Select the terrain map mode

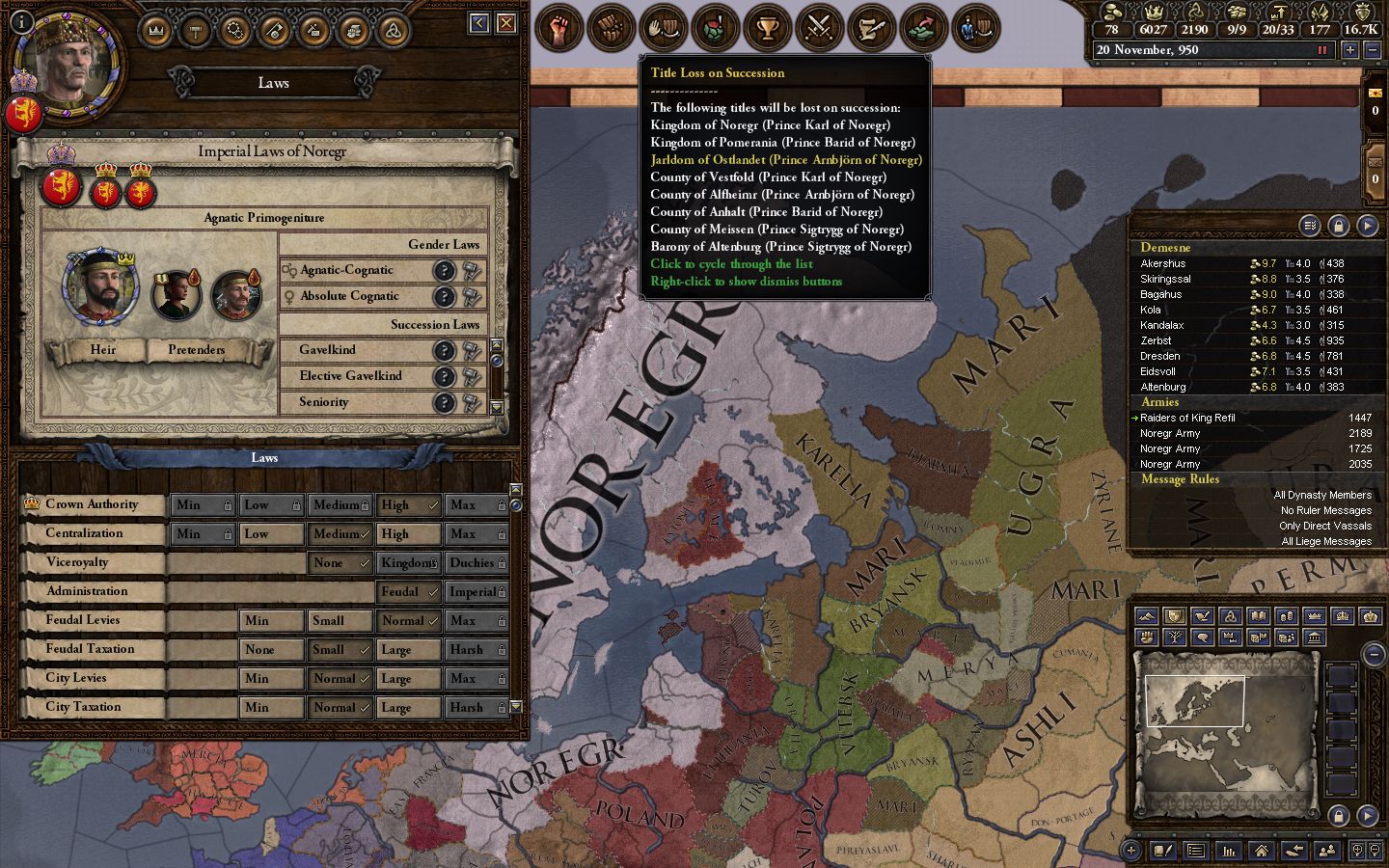[1146, 616]
